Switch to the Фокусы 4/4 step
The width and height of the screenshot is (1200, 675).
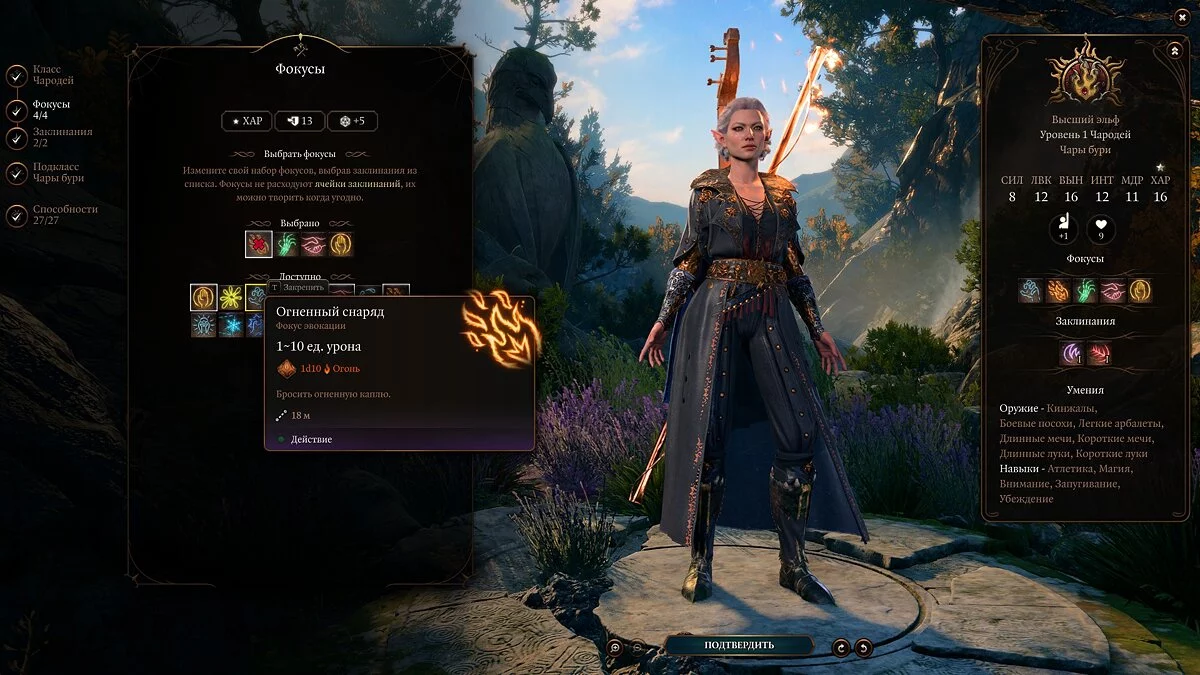[x=17, y=110]
